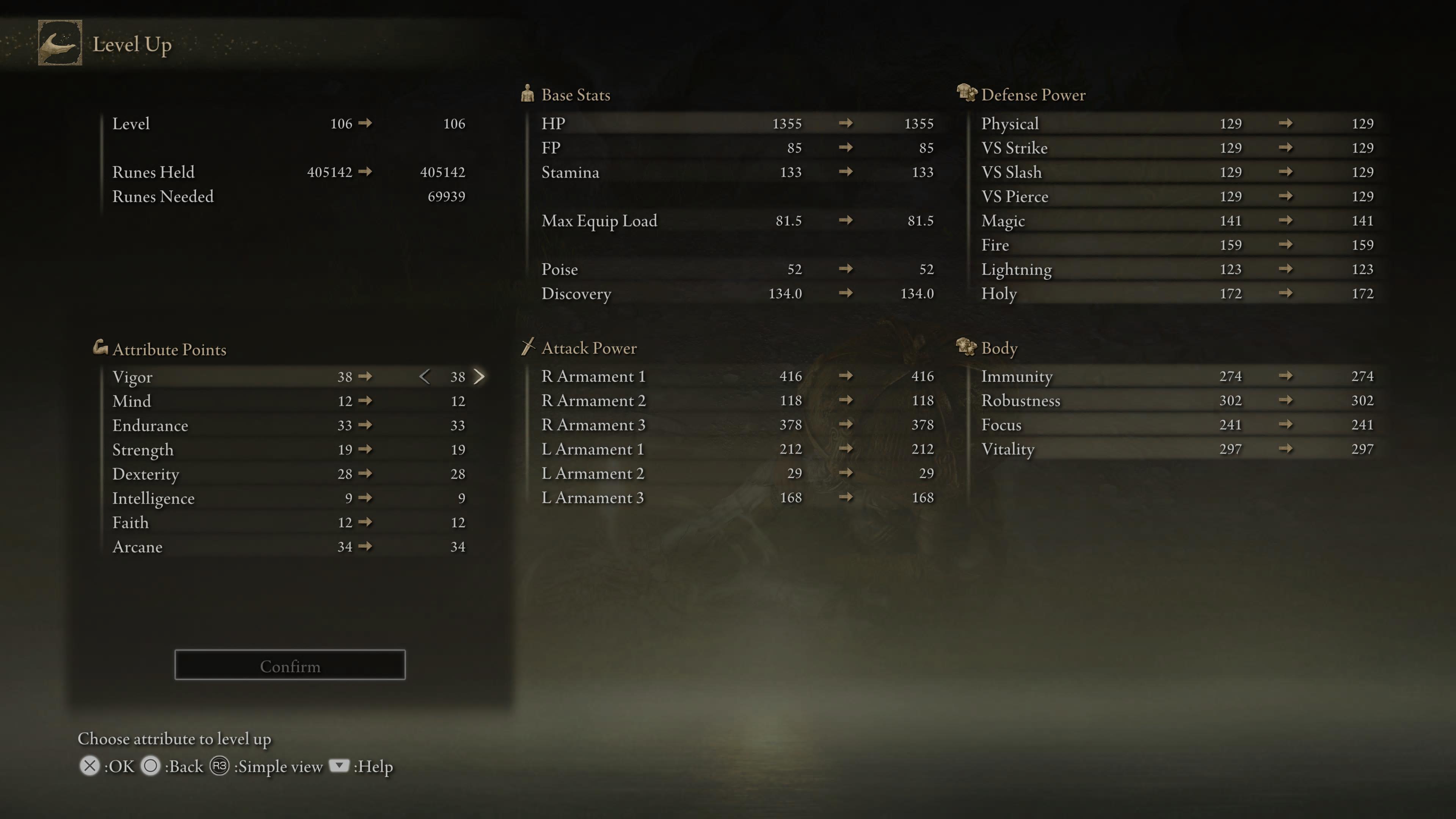Click the Base Stats body figure icon
Viewport: 1456px width, 819px height.
(528, 94)
